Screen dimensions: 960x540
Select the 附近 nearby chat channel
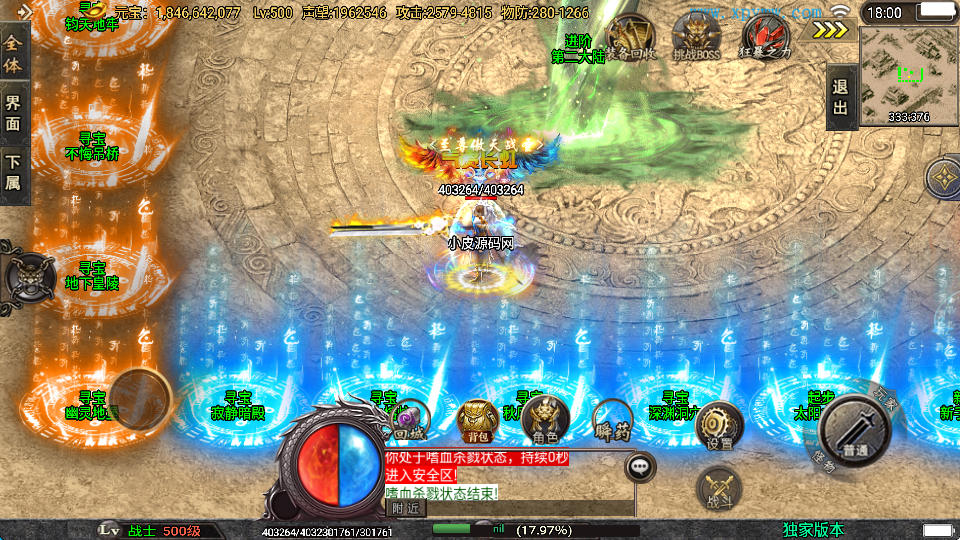[x=404, y=508]
